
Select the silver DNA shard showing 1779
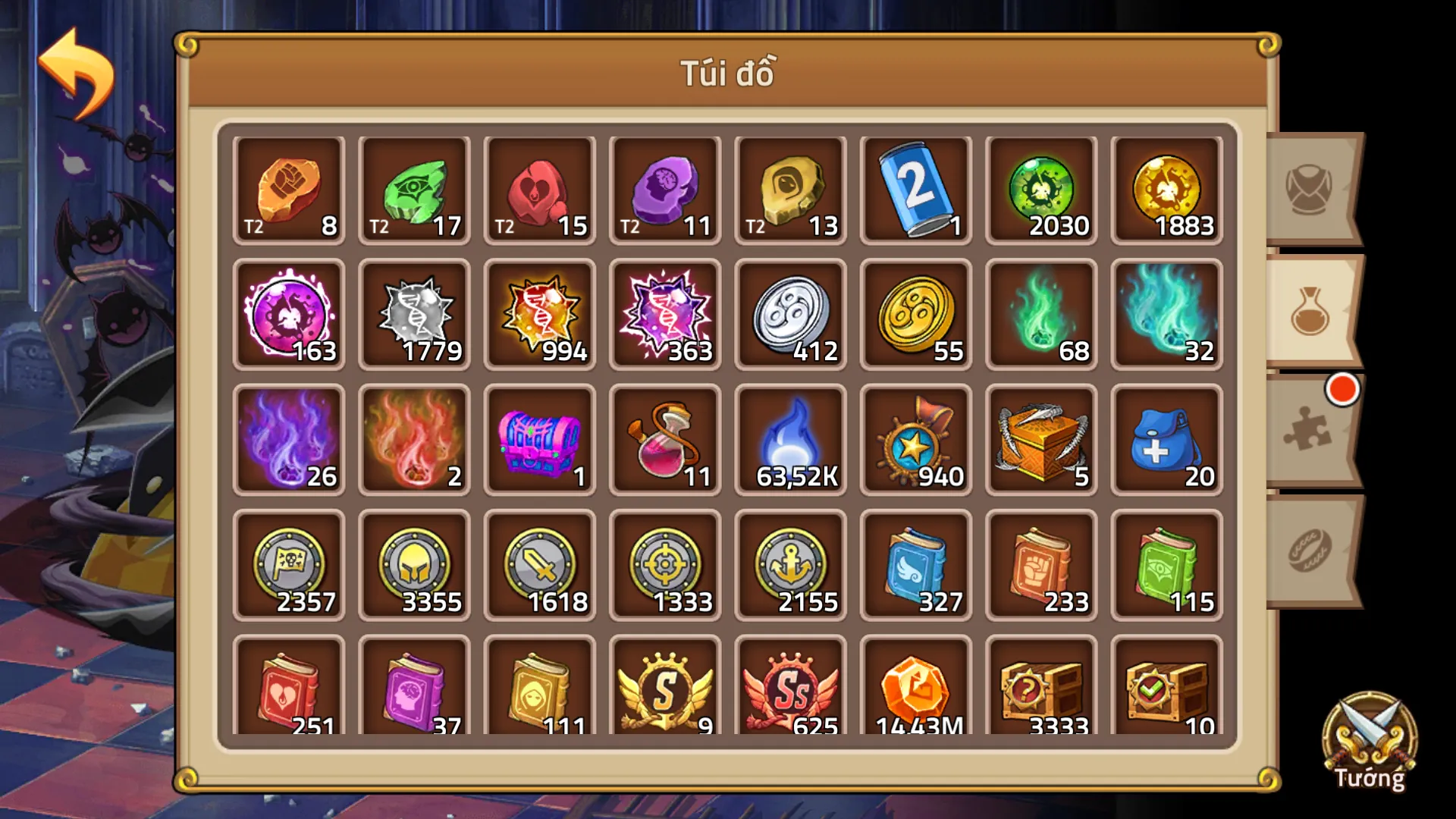pos(415,314)
